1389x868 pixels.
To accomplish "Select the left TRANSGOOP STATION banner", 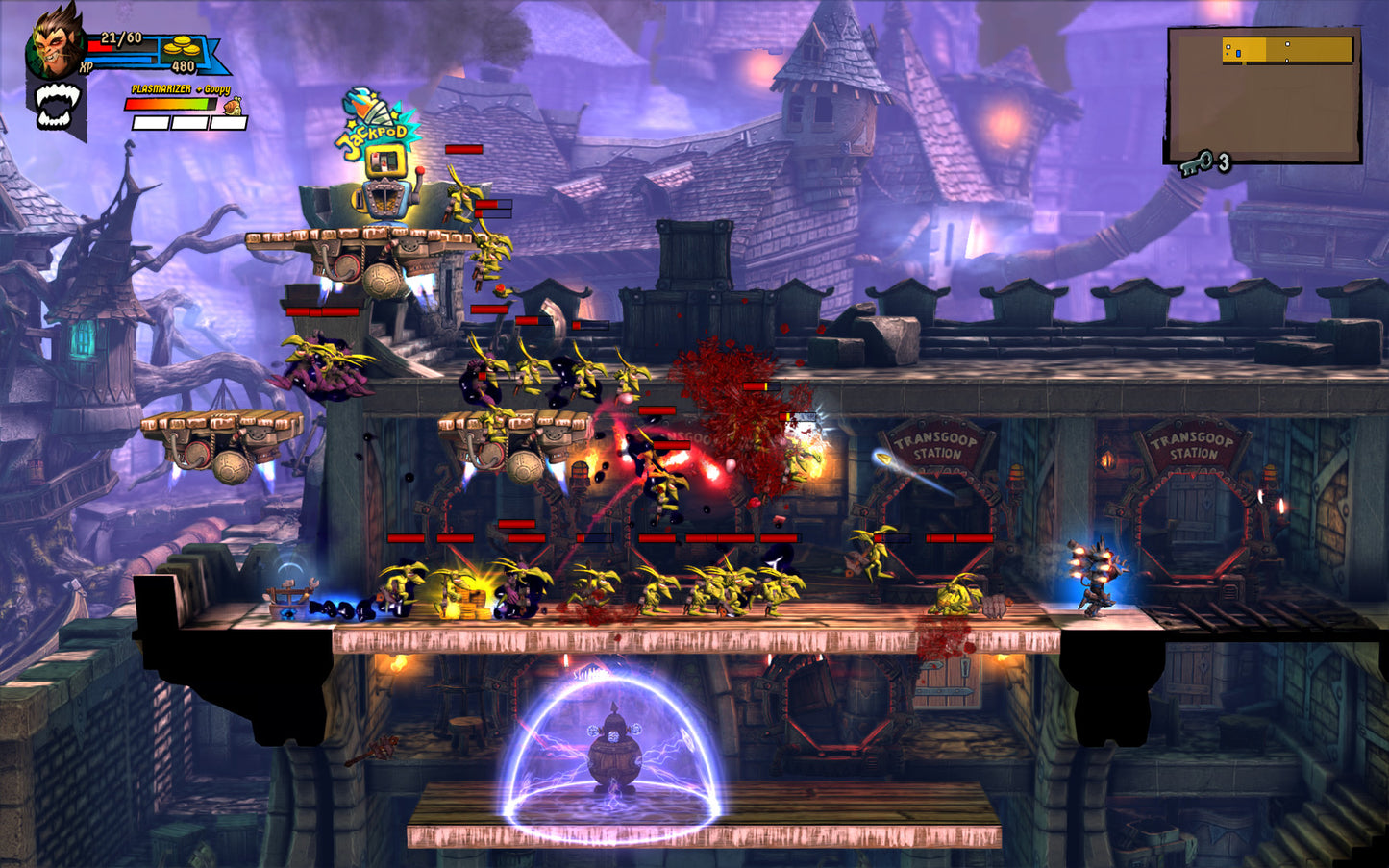I will tap(935, 442).
